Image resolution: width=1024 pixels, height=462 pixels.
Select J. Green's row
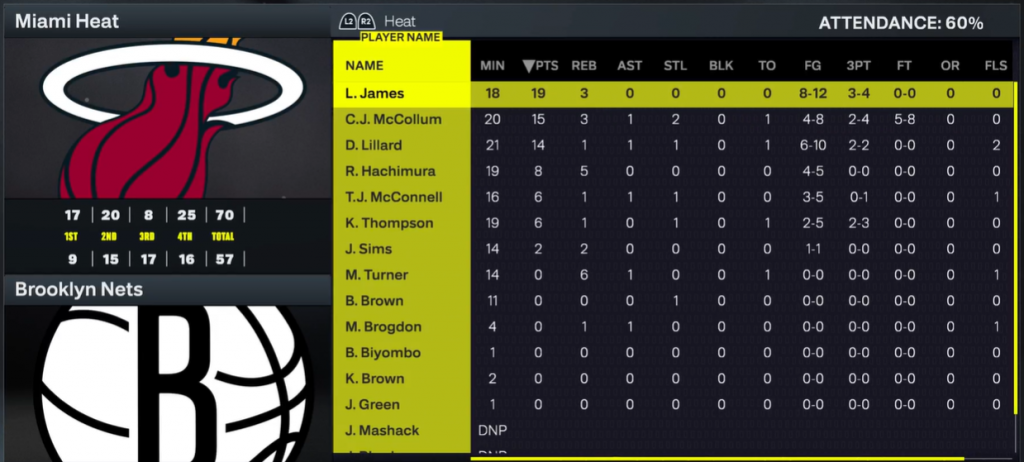(372, 405)
